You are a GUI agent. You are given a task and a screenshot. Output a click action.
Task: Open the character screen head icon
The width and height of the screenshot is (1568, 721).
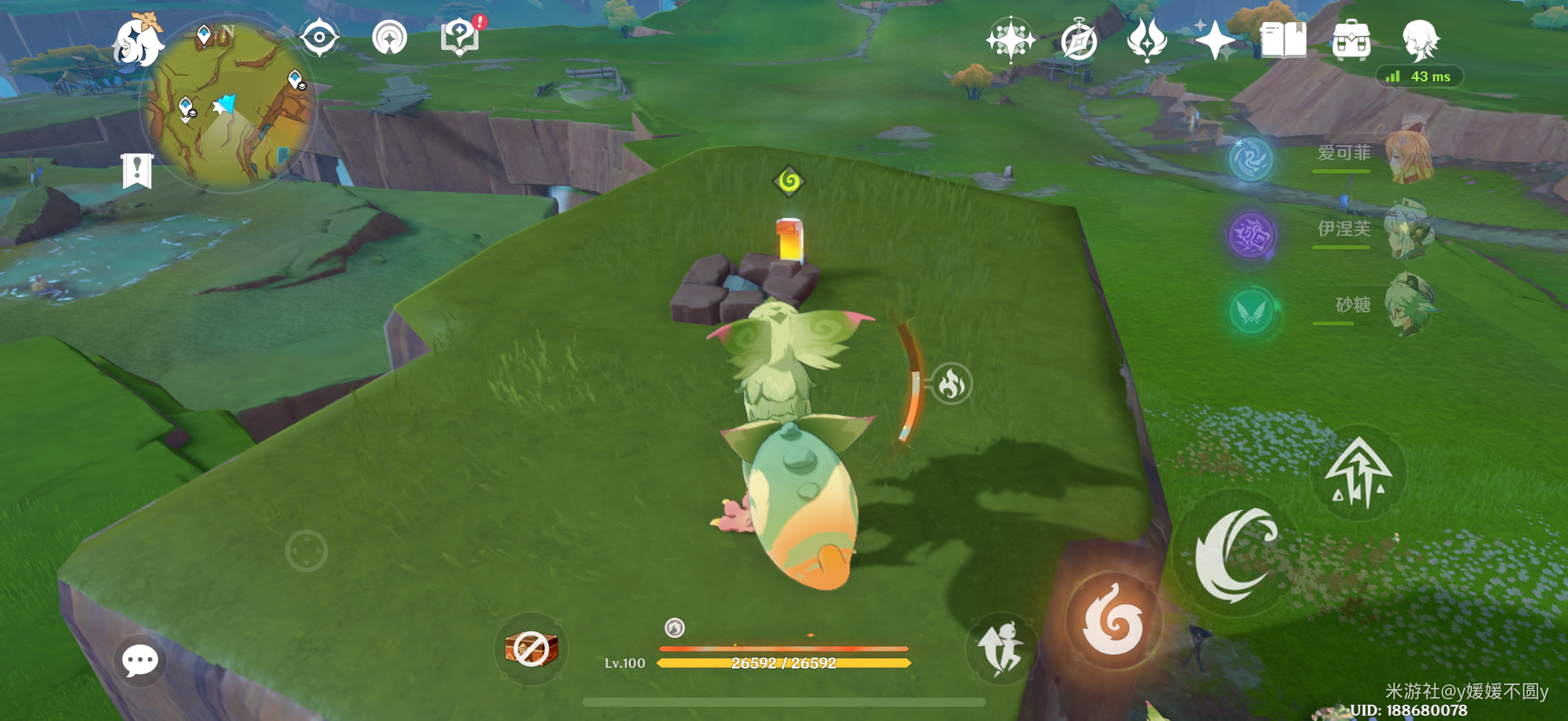pos(1420,40)
